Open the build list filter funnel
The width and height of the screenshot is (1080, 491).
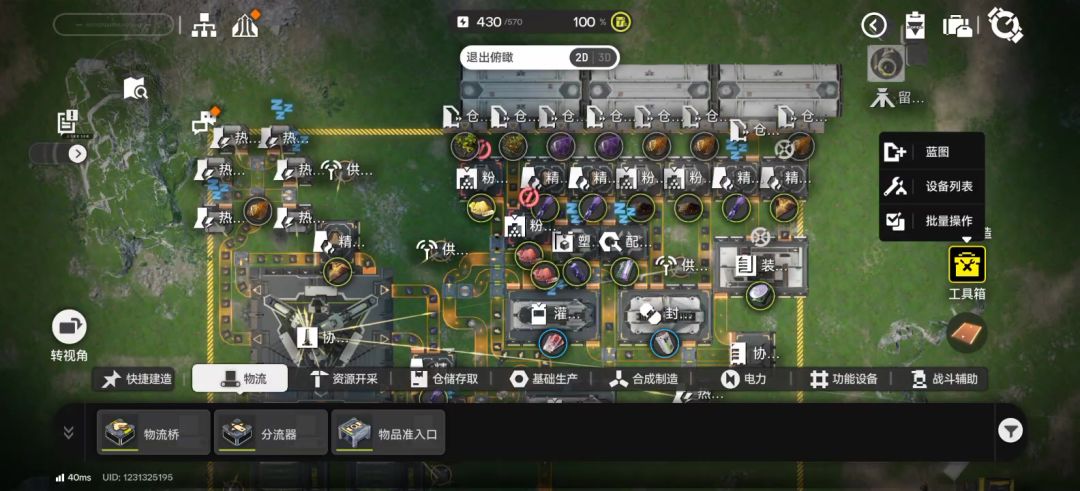pyautogui.click(x=1011, y=430)
